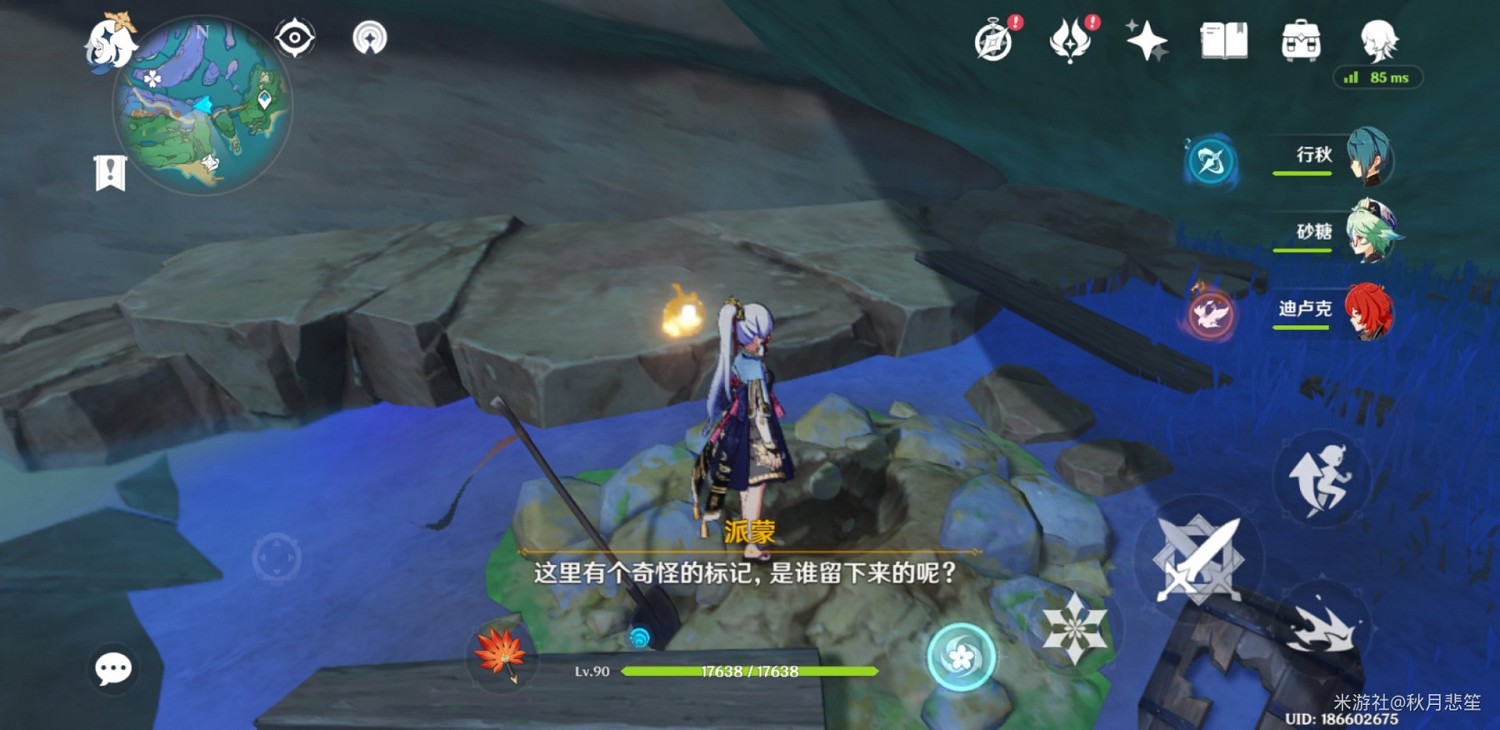Open the Inventory backpack icon

tap(1299, 42)
